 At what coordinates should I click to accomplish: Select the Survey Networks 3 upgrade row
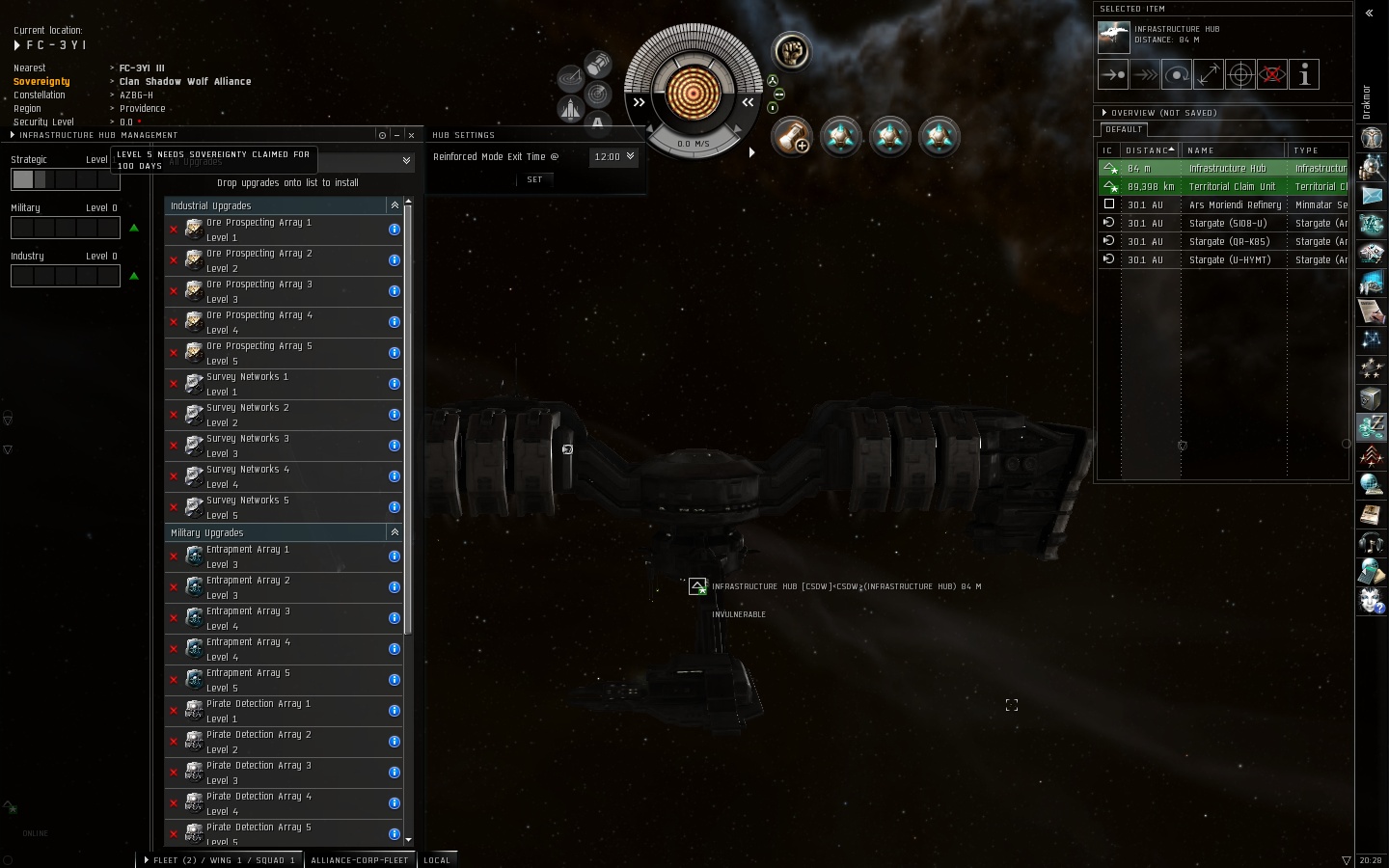click(x=280, y=446)
